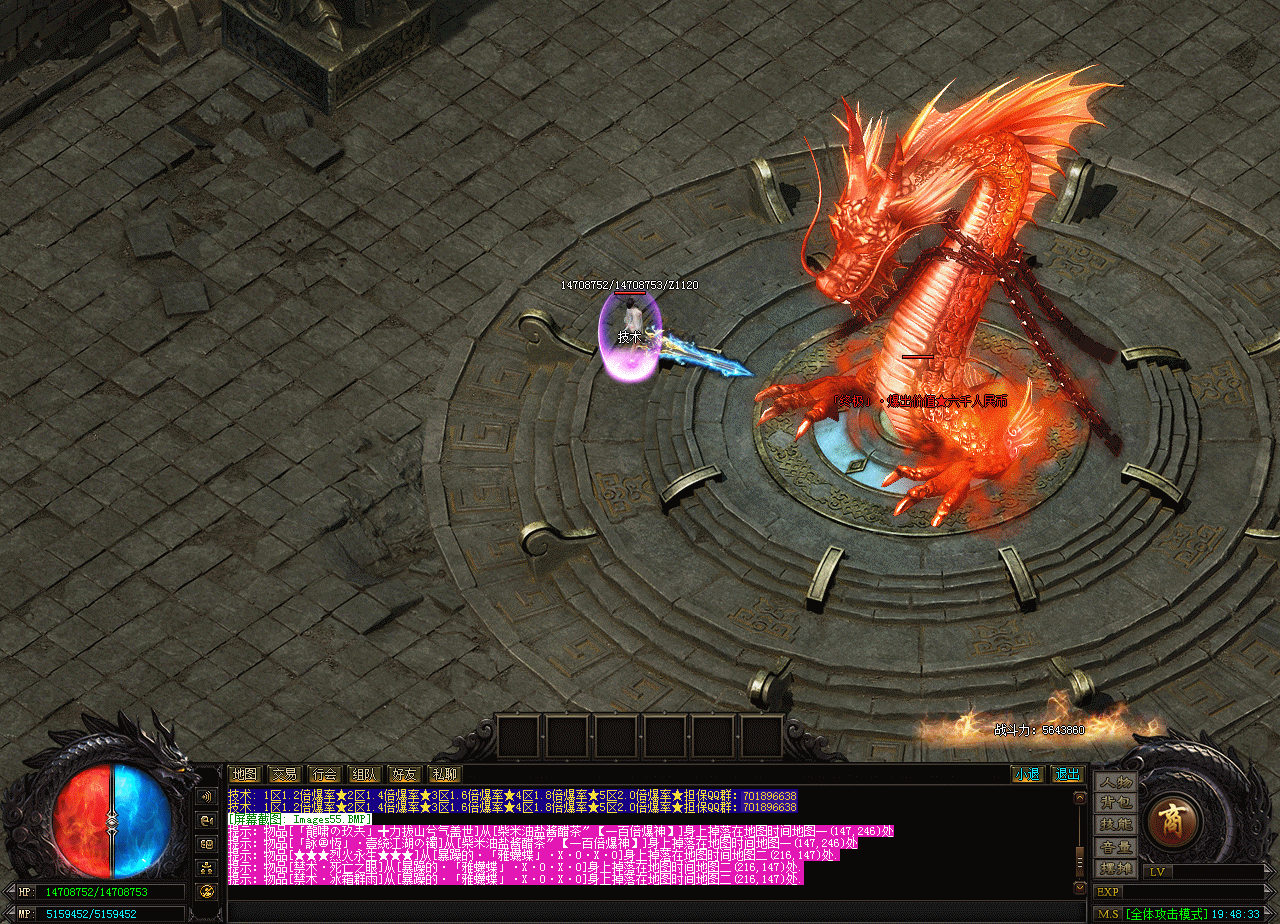Toggle the sound-wave chat channel icon
This screenshot has height=924, width=1280.
[207, 797]
